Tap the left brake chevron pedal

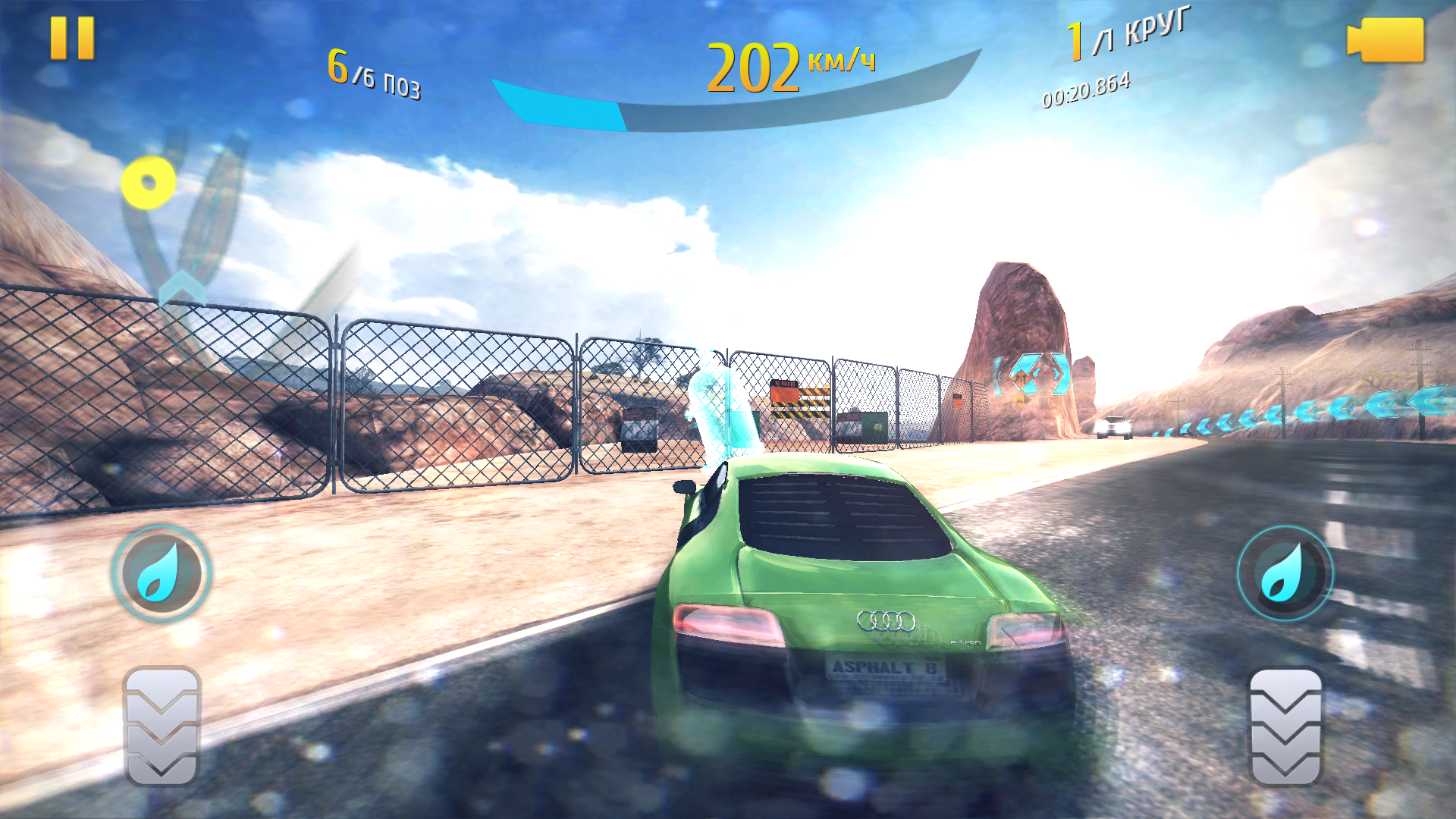[x=162, y=726]
